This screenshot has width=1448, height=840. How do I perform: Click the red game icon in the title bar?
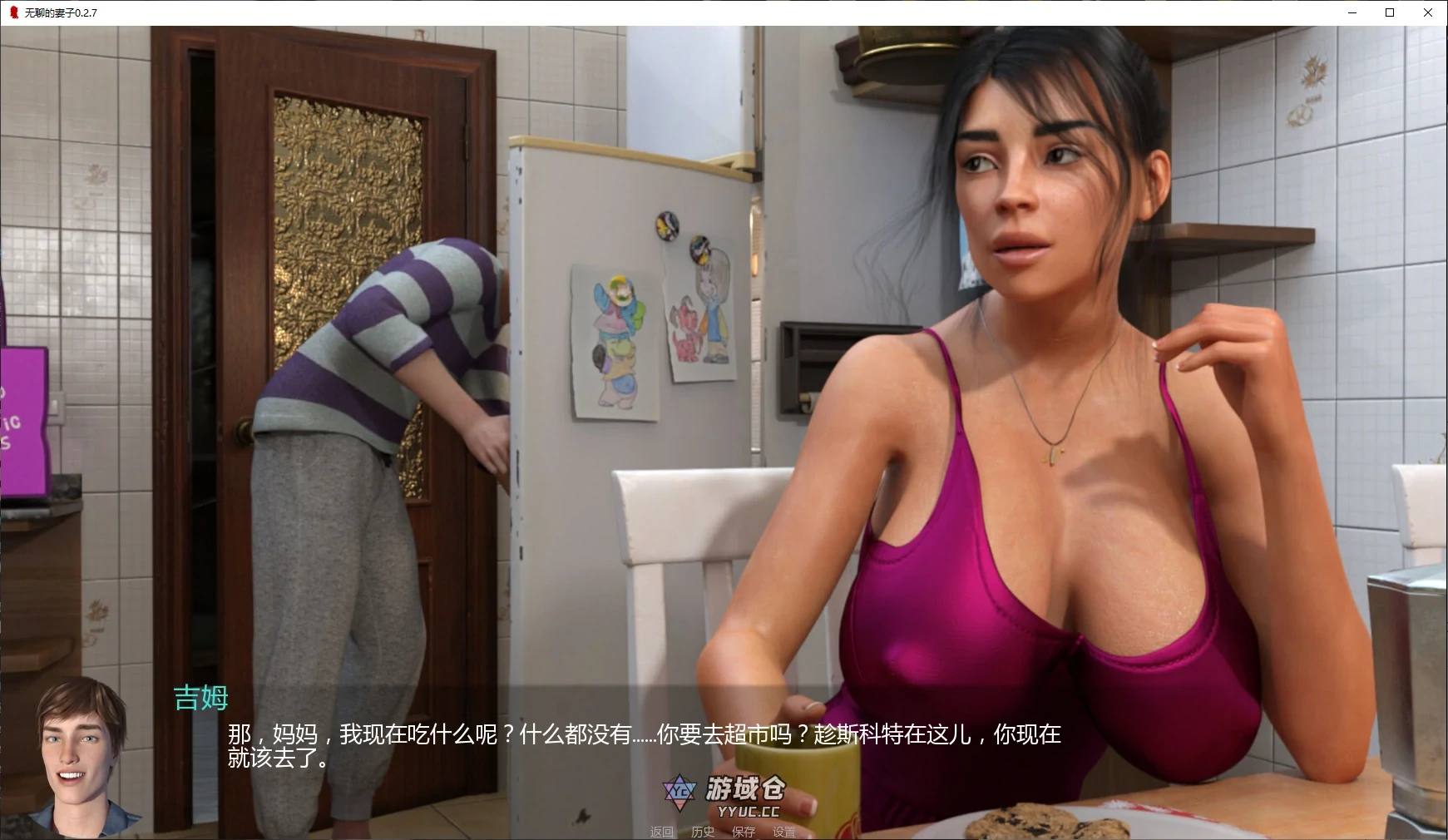coord(12,12)
